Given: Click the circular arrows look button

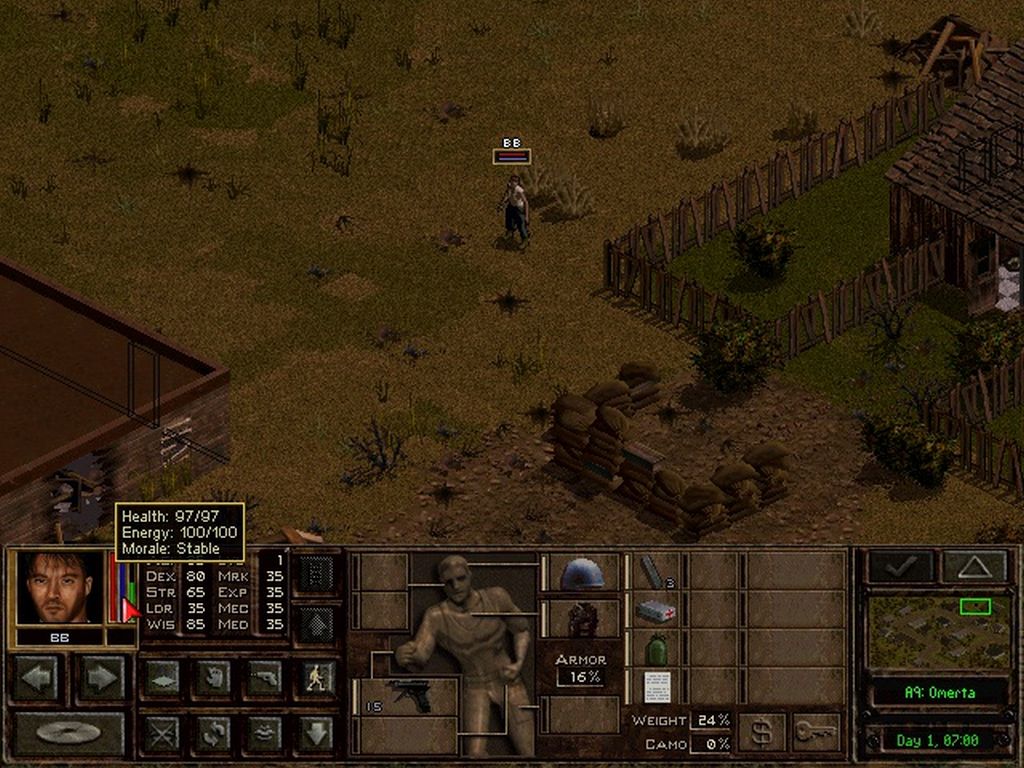Looking at the screenshot, I should point(214,733).
